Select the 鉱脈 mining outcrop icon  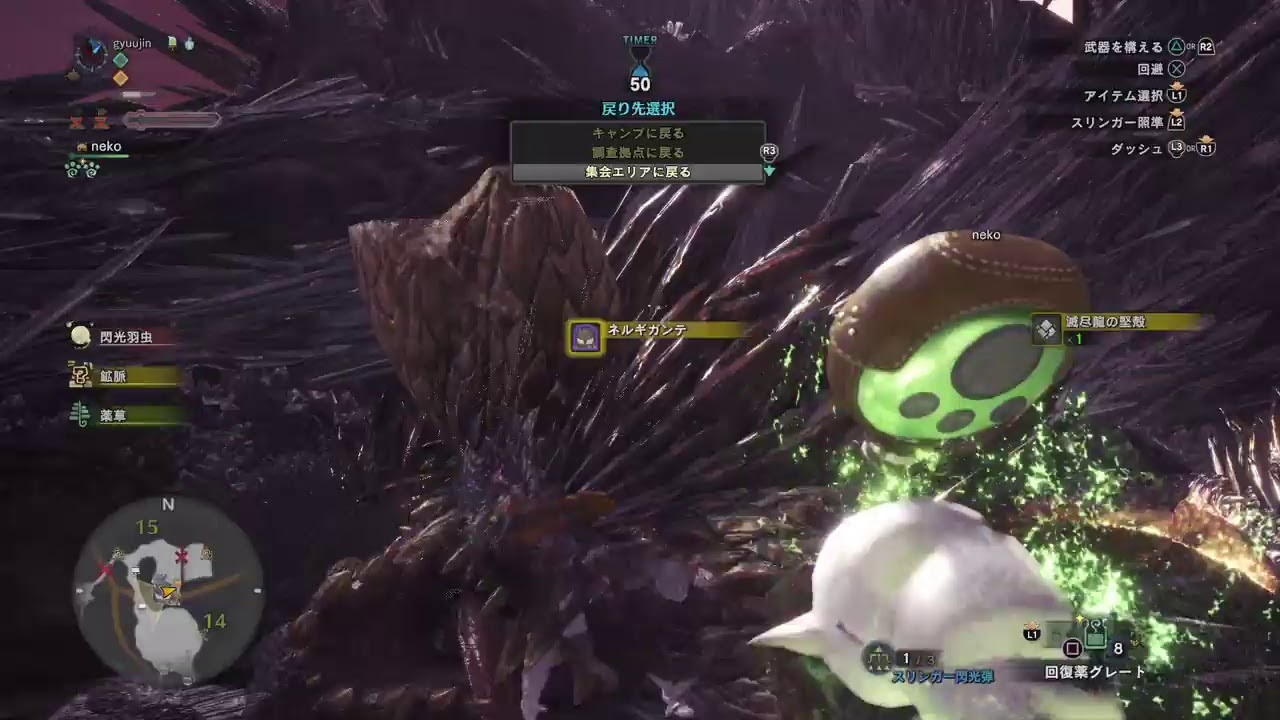80,376
